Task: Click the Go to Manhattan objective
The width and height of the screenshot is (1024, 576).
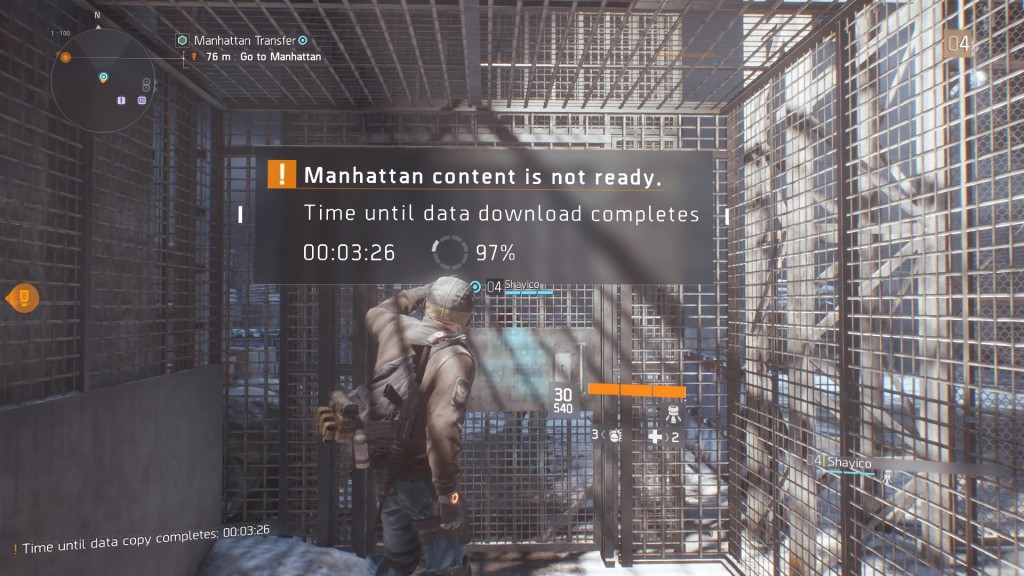Action: (x=280, y=57)
